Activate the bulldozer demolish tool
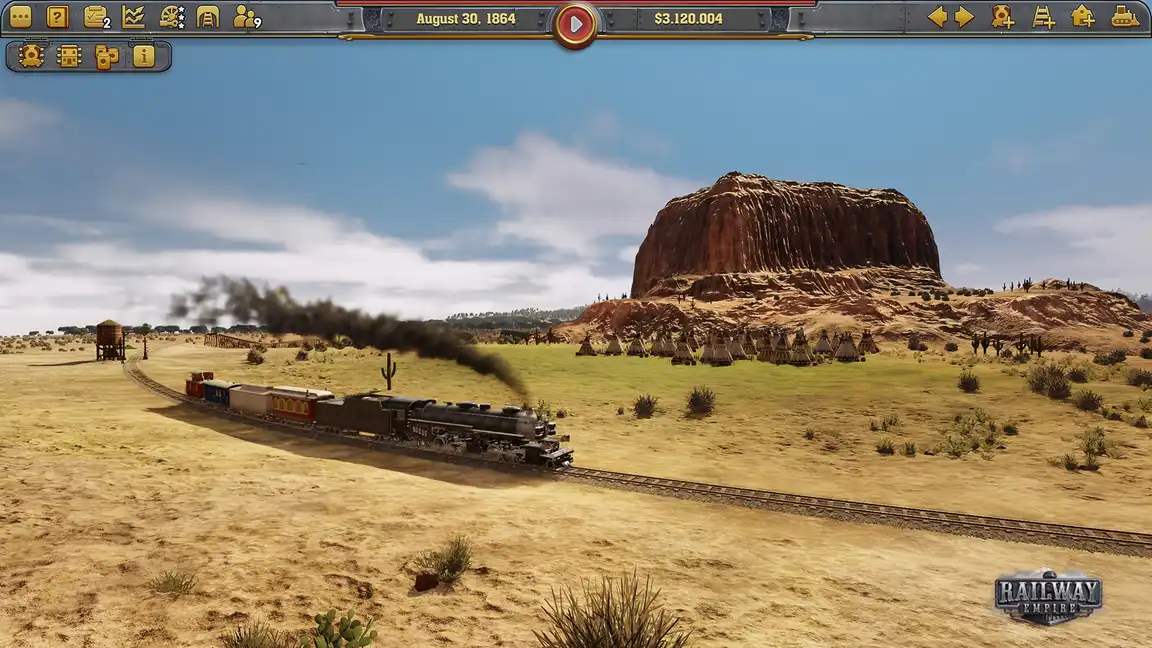 1125,17
